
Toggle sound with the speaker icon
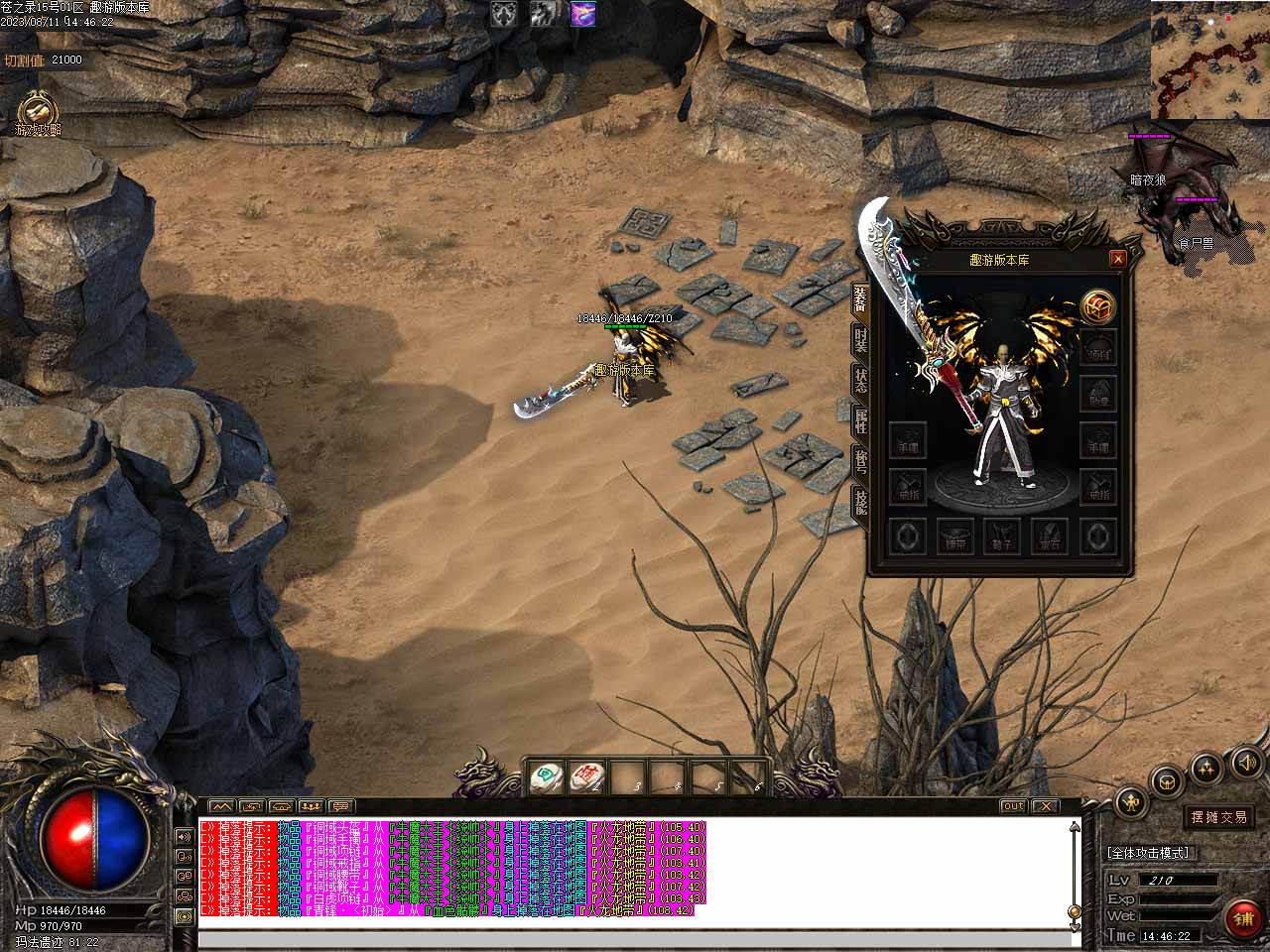1246,763
